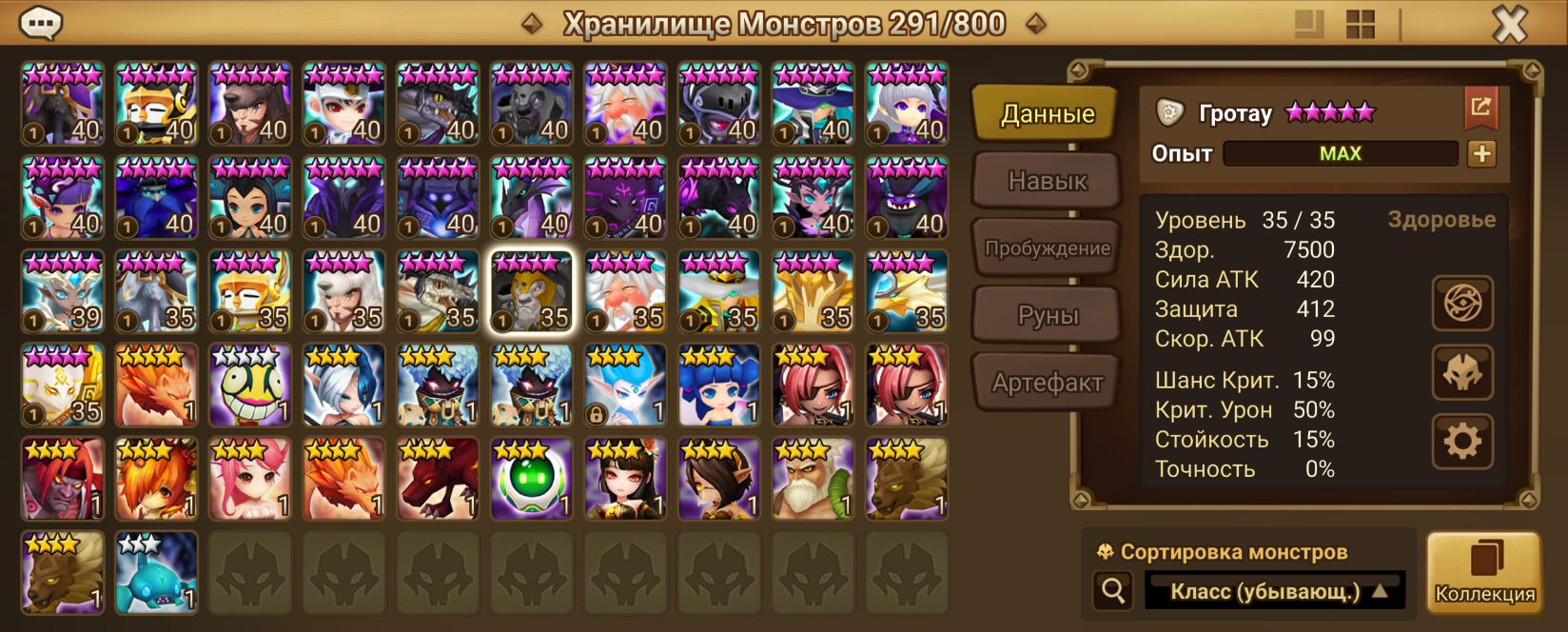Choose the yellow smiley face monster

pyautogui.click(x=250, y=385)
